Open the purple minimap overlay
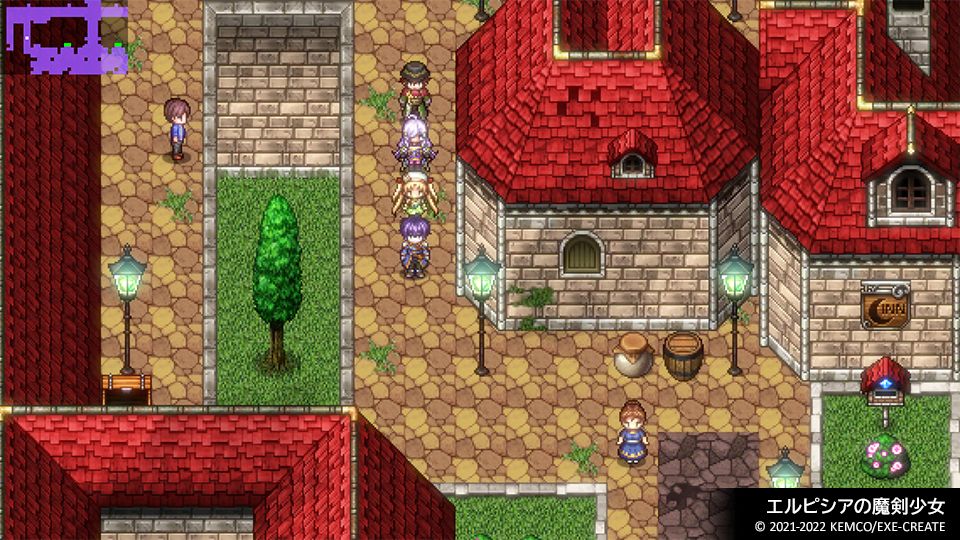Viewport: 960px width, 540px height. [65, 38]
